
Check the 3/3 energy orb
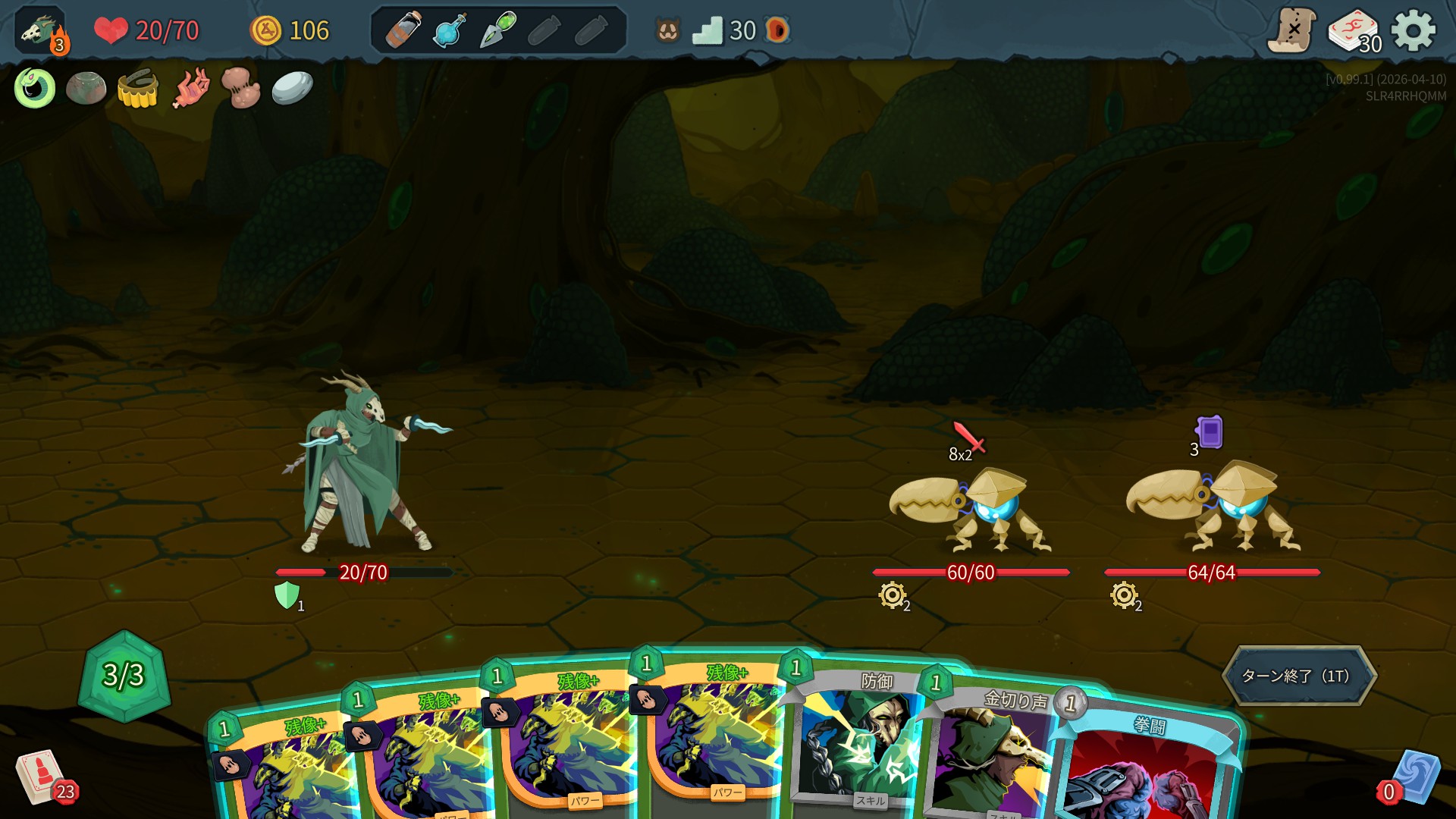tap(124, 674)
